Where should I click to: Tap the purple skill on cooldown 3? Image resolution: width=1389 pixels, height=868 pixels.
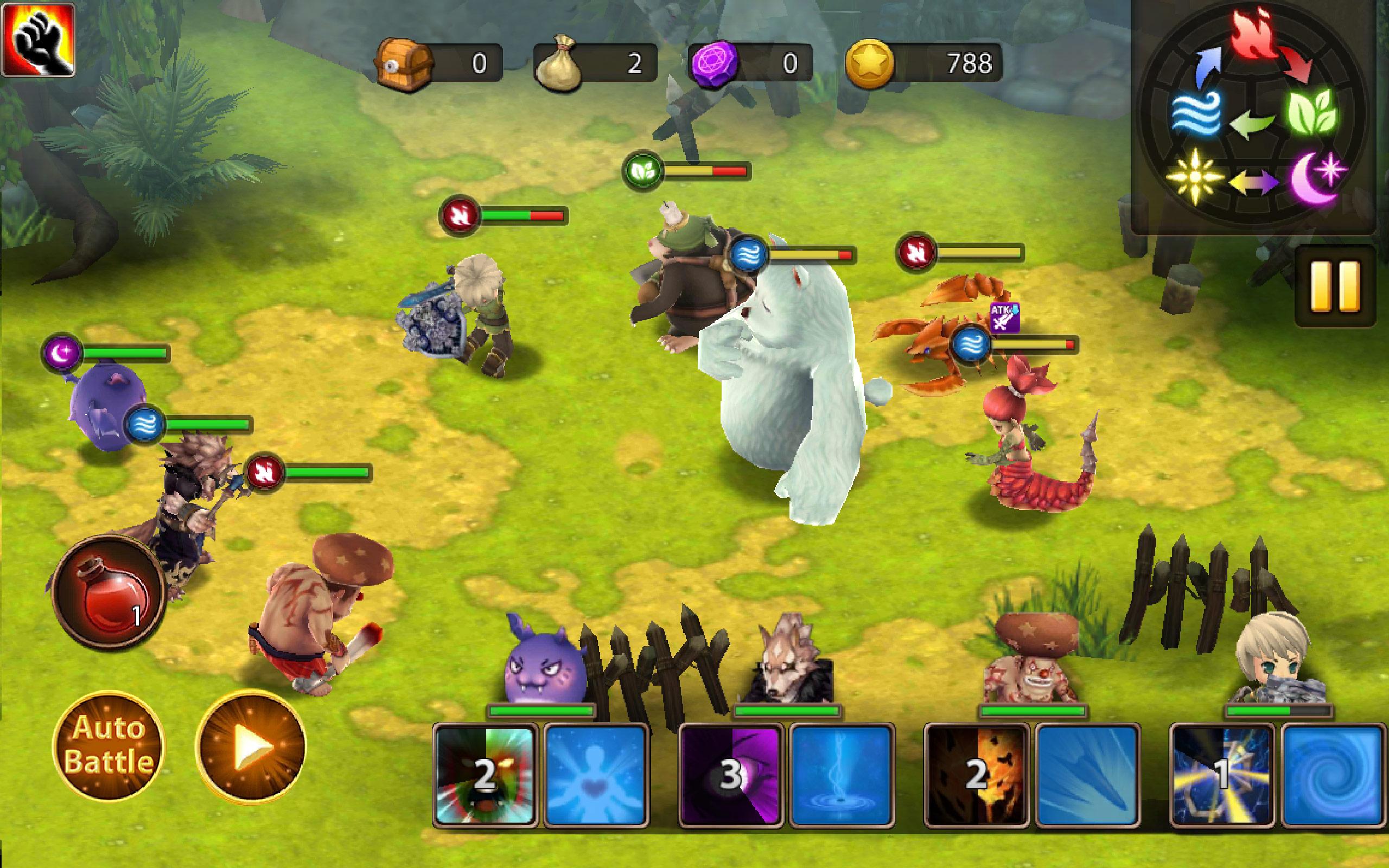pyautogui.click(x=730, y=776)
